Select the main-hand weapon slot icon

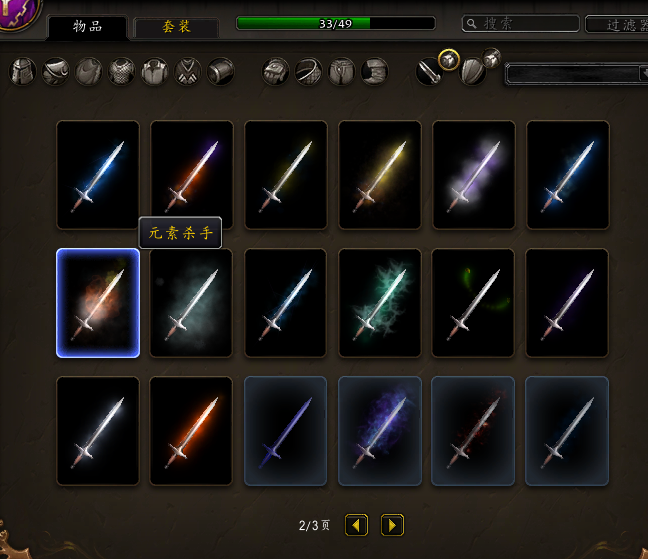point(430,72)
